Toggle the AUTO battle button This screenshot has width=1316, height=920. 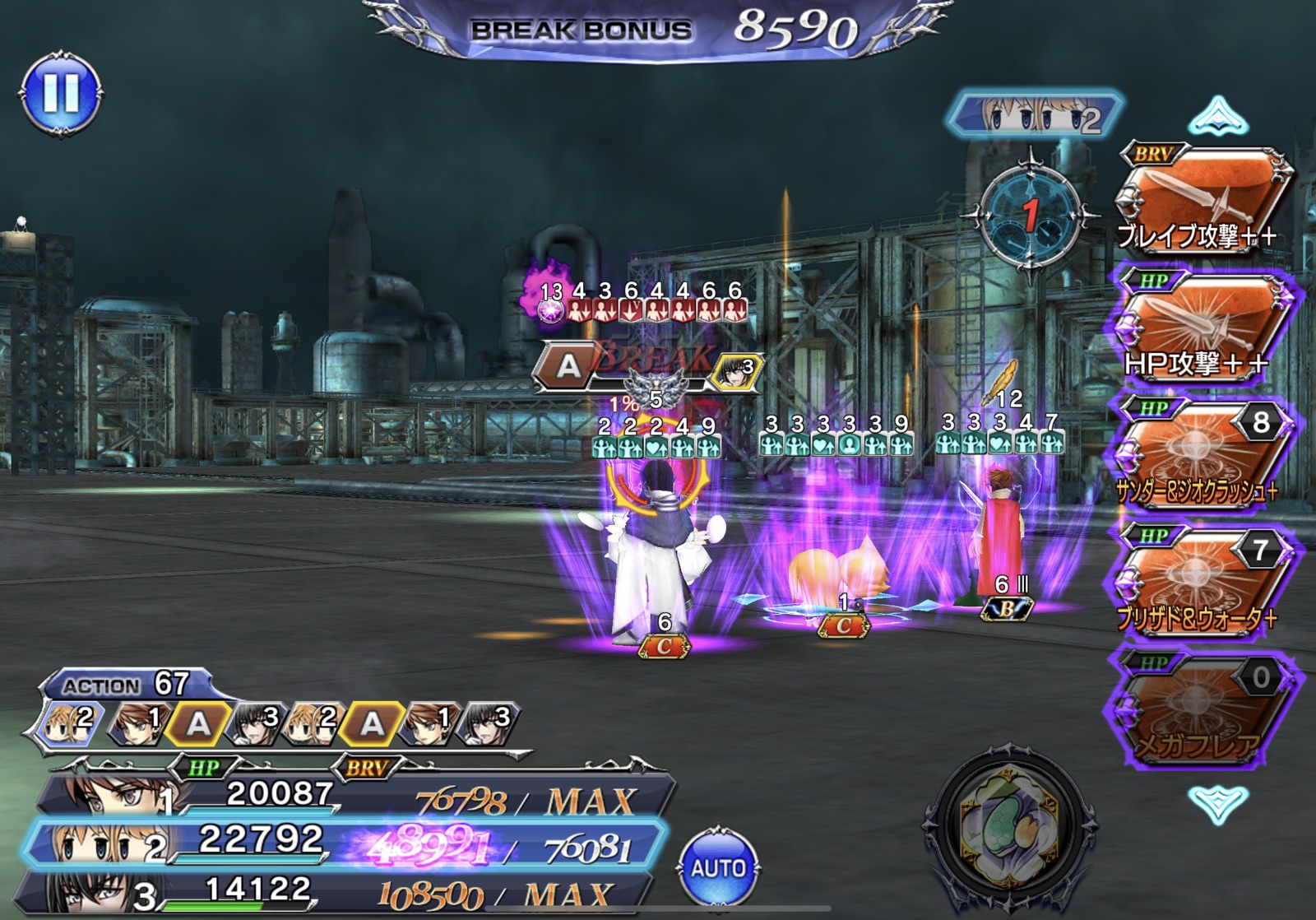pos(718,867)
